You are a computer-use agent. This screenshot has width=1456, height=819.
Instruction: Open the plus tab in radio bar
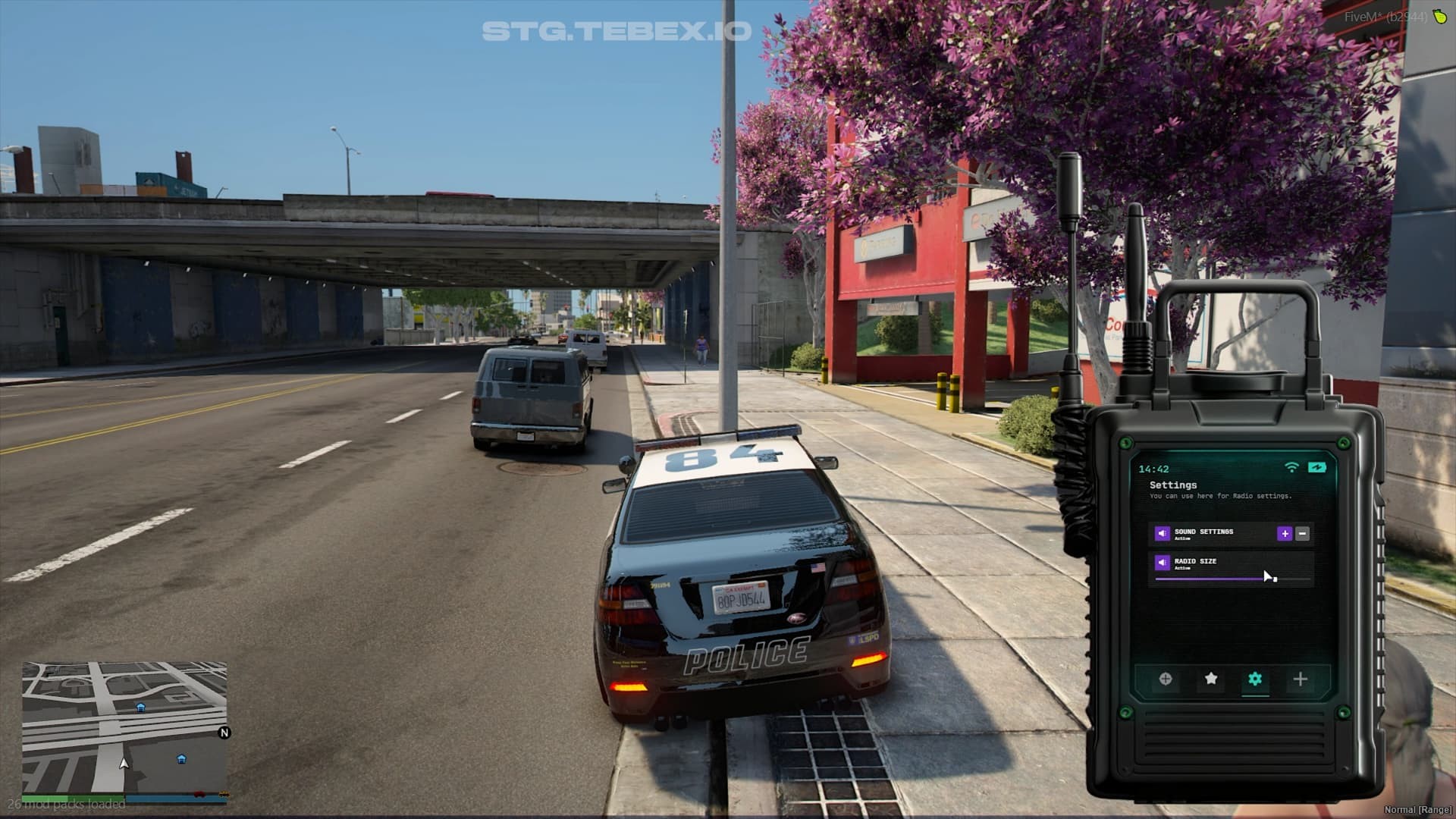point(1300,679)
